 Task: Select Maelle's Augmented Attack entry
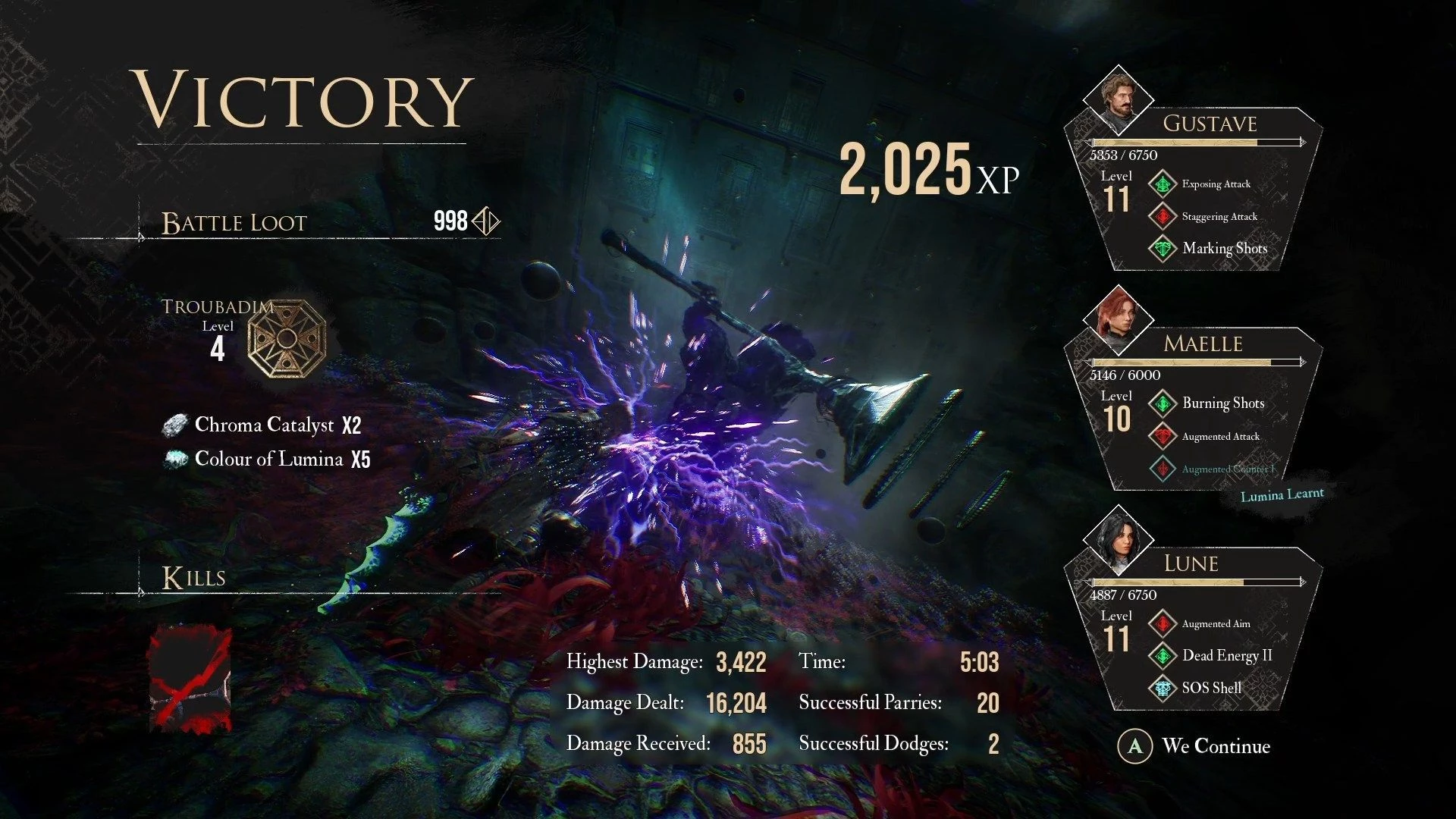pos(1220,437)
